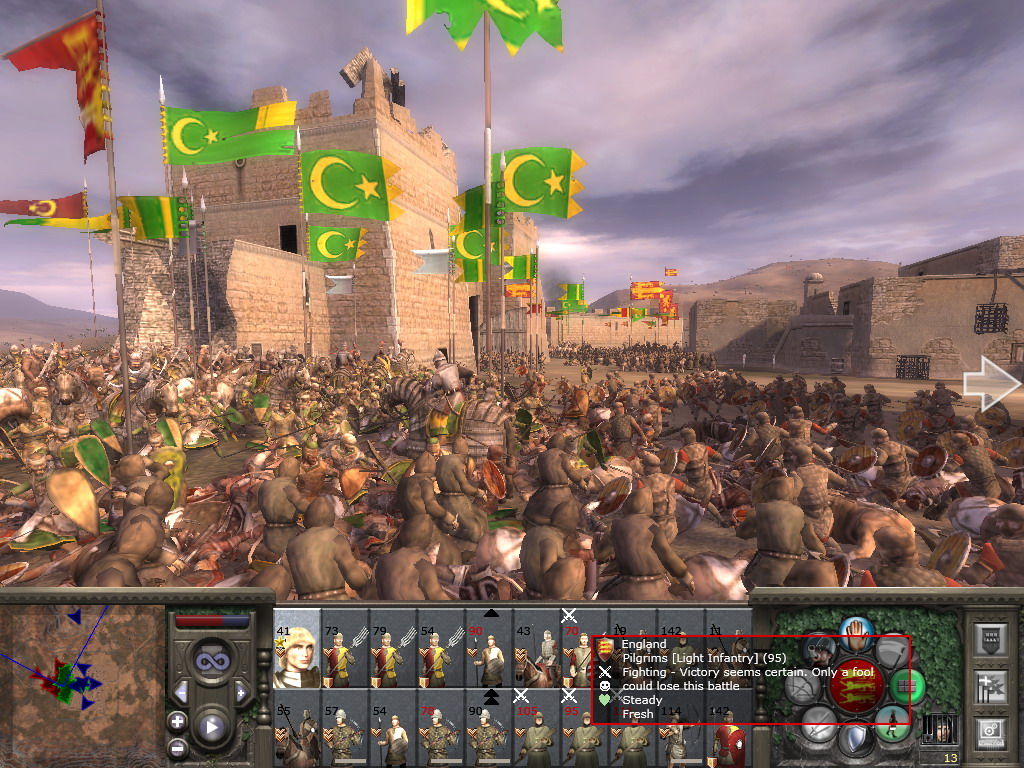Increase game speed with the plus arrow

point(240,692)
